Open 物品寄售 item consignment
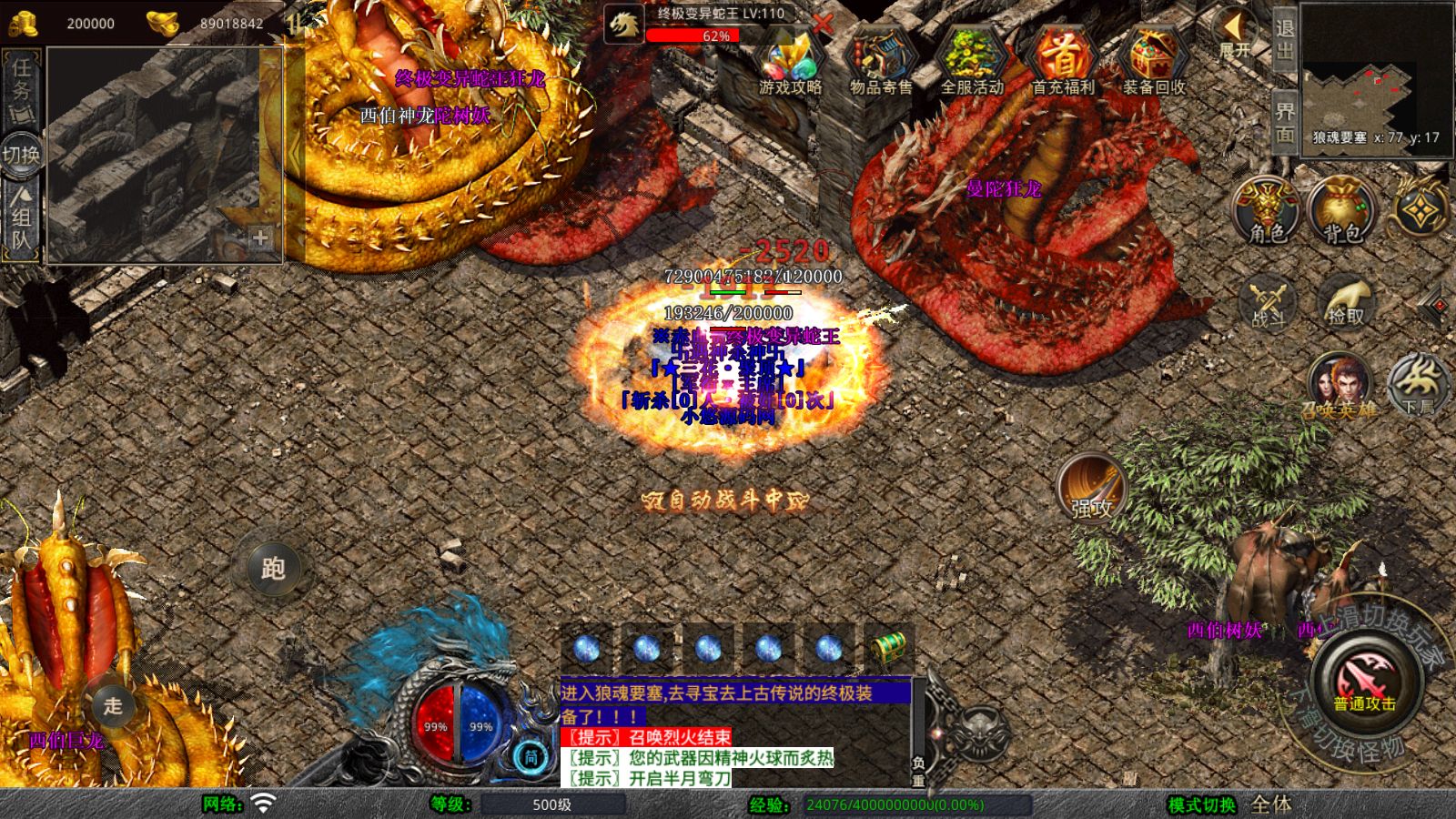Image resolution: width=1456 pixels, height=819 pixels. 880,62
